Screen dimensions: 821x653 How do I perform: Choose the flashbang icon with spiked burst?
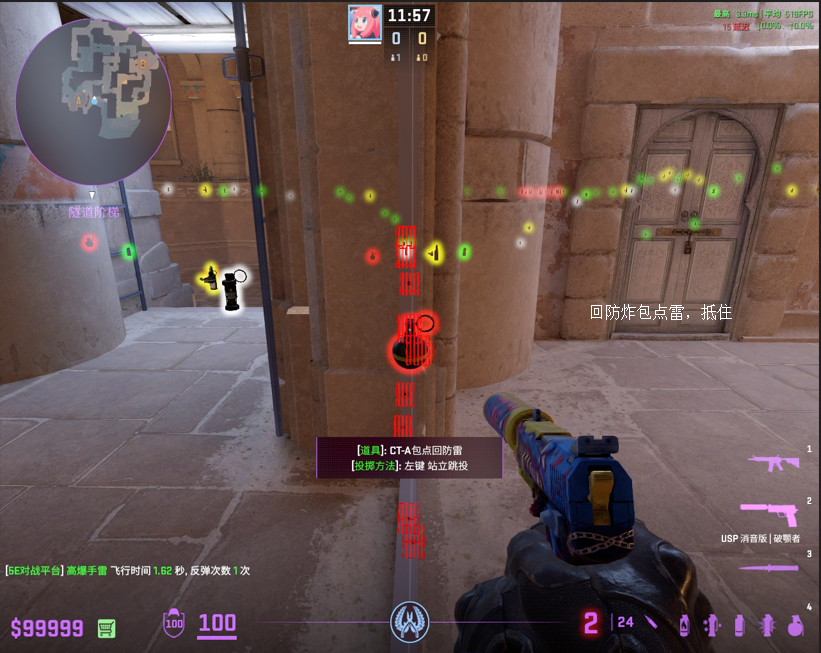click(x=767, y=625)
